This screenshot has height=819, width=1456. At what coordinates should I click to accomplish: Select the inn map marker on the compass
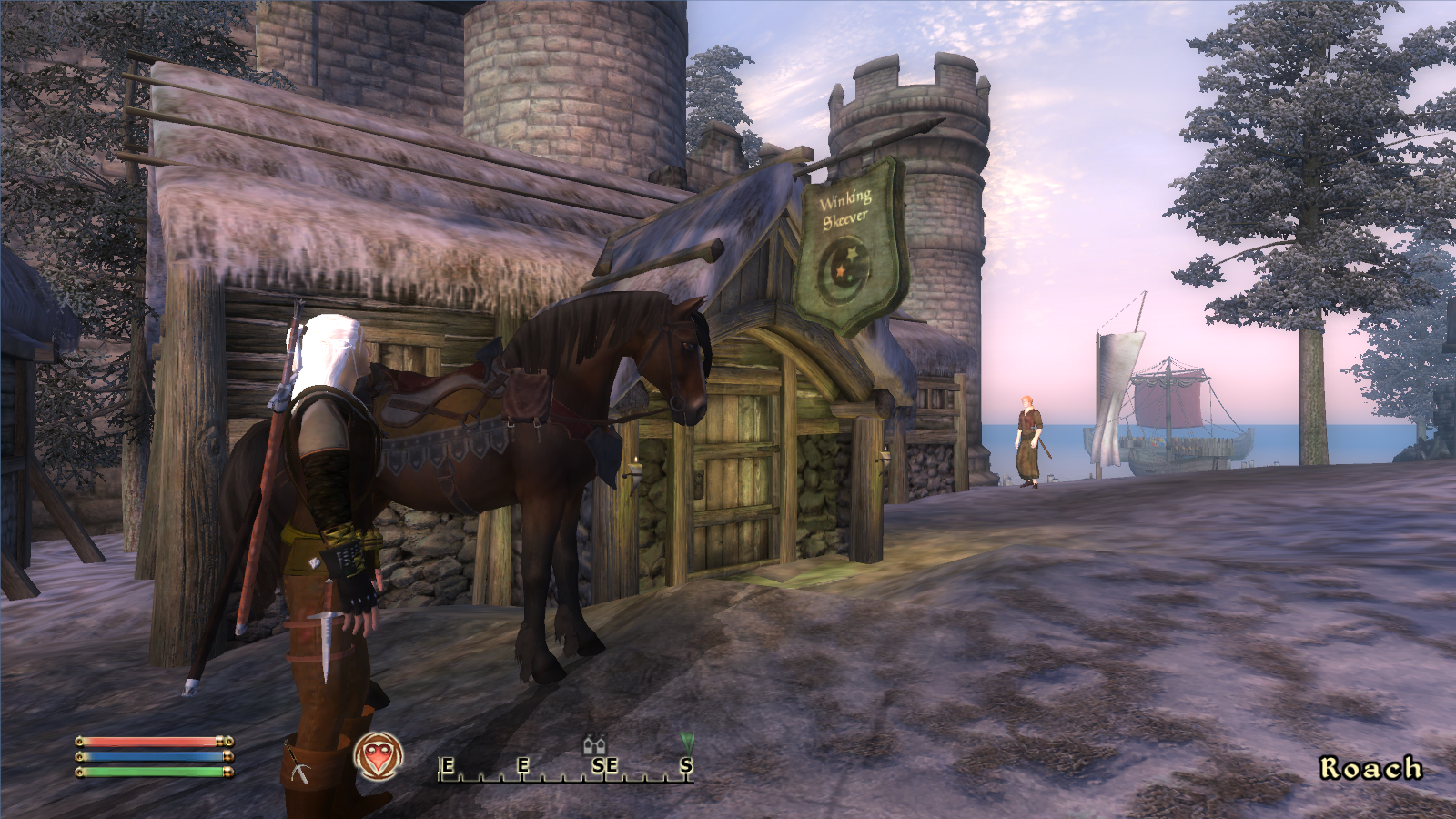click(595, 744)
